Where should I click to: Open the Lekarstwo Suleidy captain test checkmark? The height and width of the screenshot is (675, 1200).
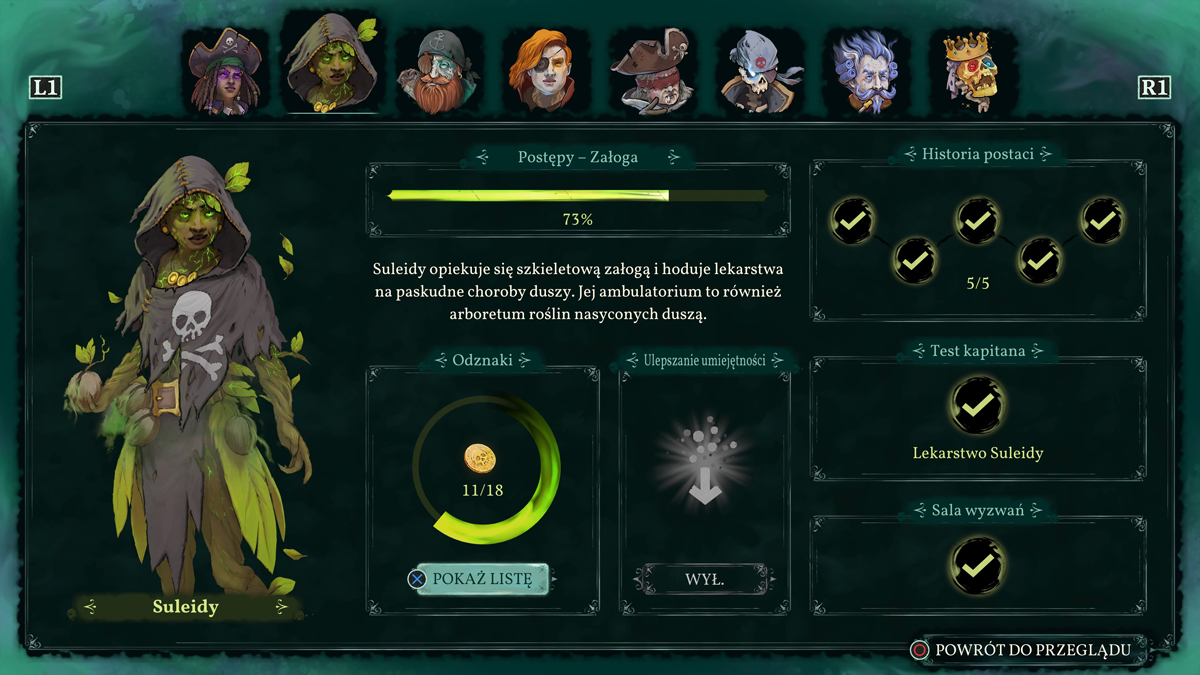click(x=977, y=405)
